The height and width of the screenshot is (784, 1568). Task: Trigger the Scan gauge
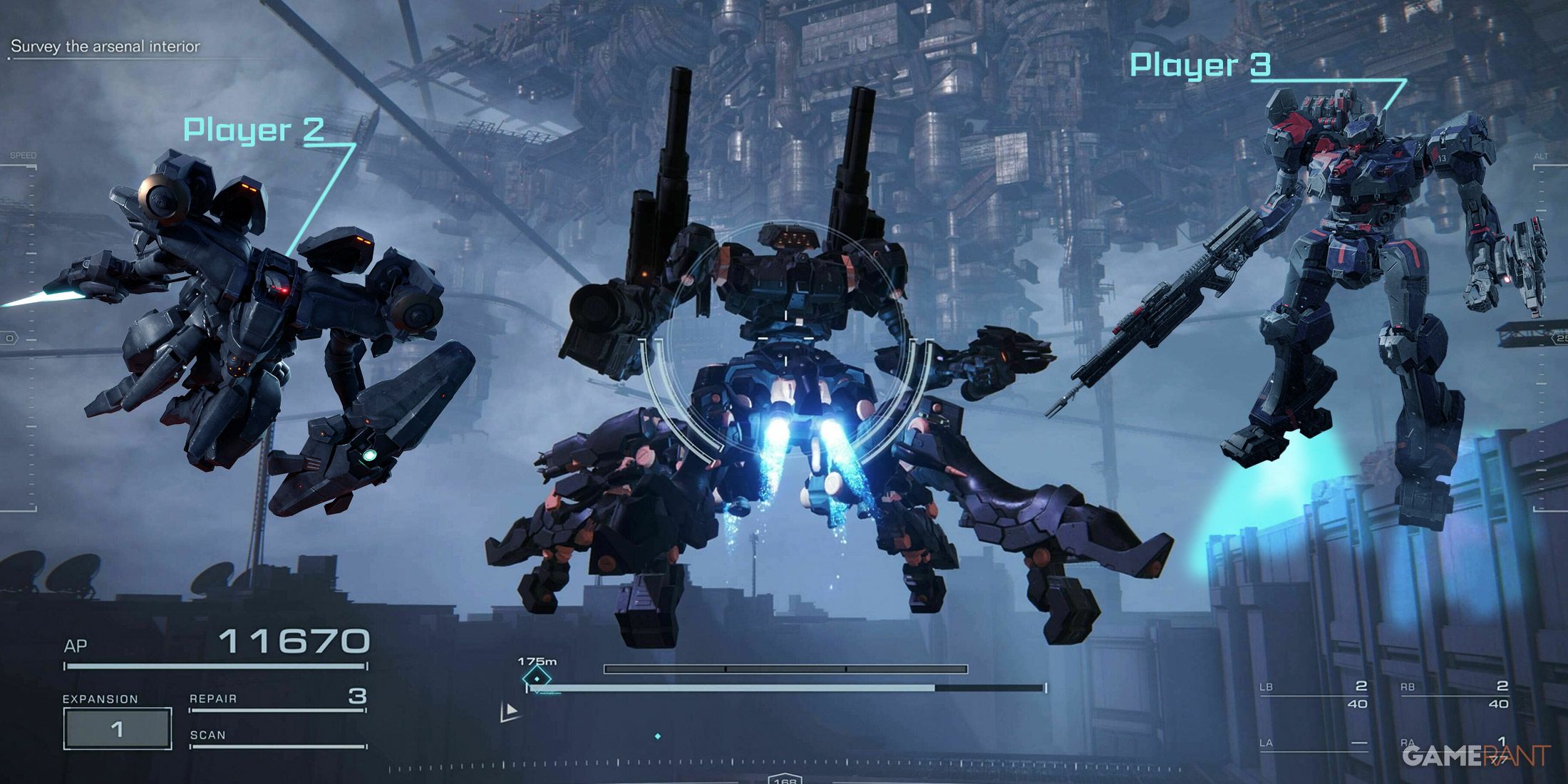(278, 737)
